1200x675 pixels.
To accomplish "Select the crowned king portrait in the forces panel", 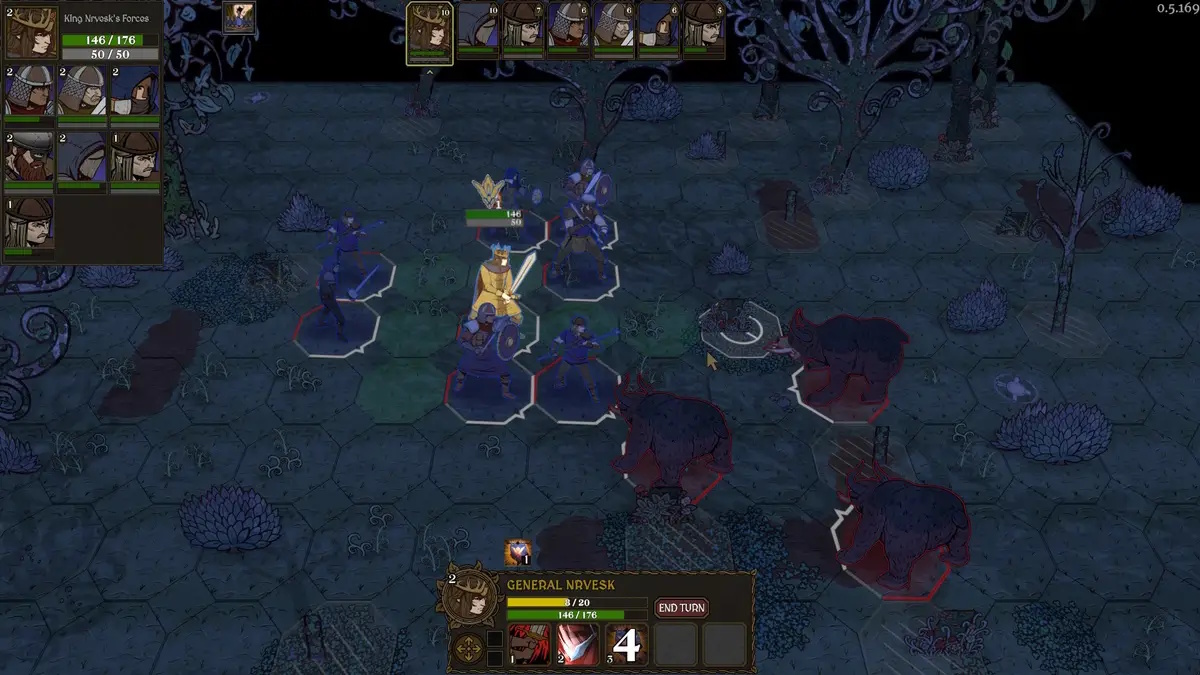I will point(30,33).
